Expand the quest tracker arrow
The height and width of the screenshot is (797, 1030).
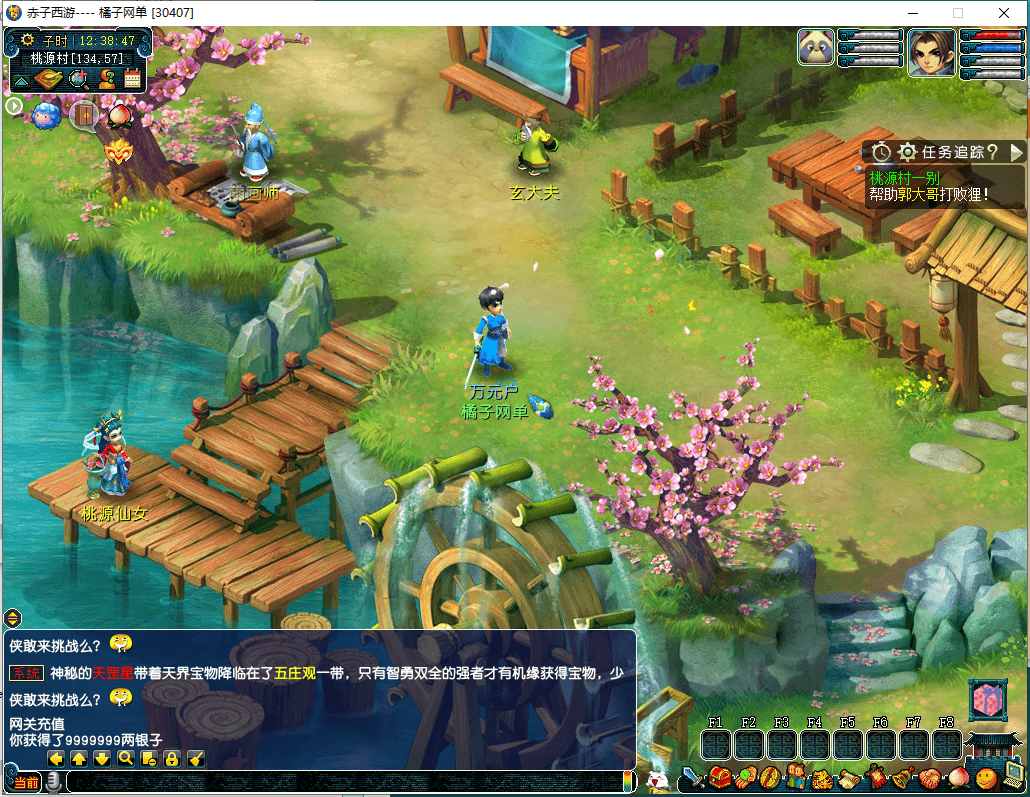[1017, 152]
